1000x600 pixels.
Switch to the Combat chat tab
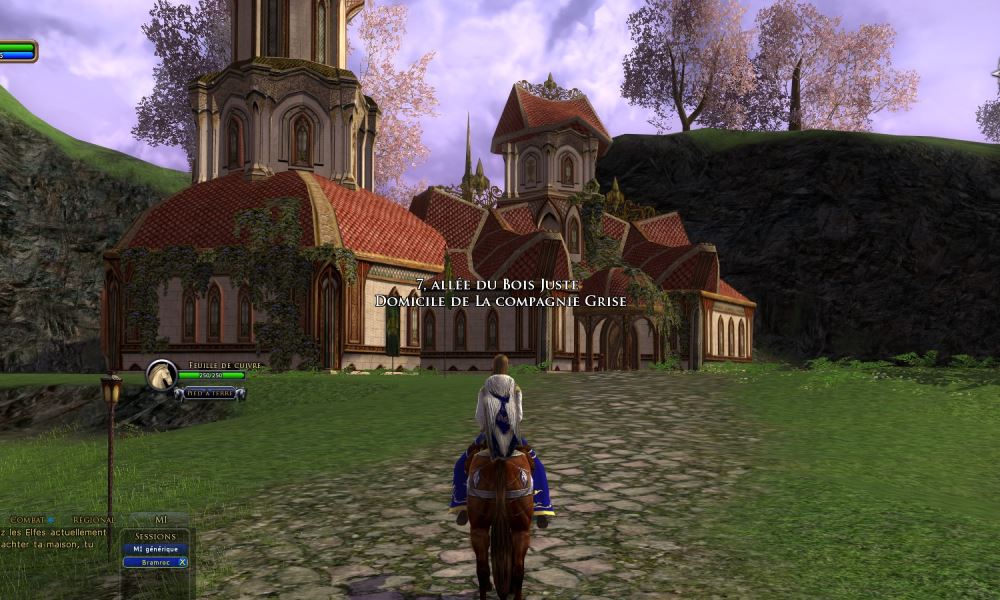27,520
